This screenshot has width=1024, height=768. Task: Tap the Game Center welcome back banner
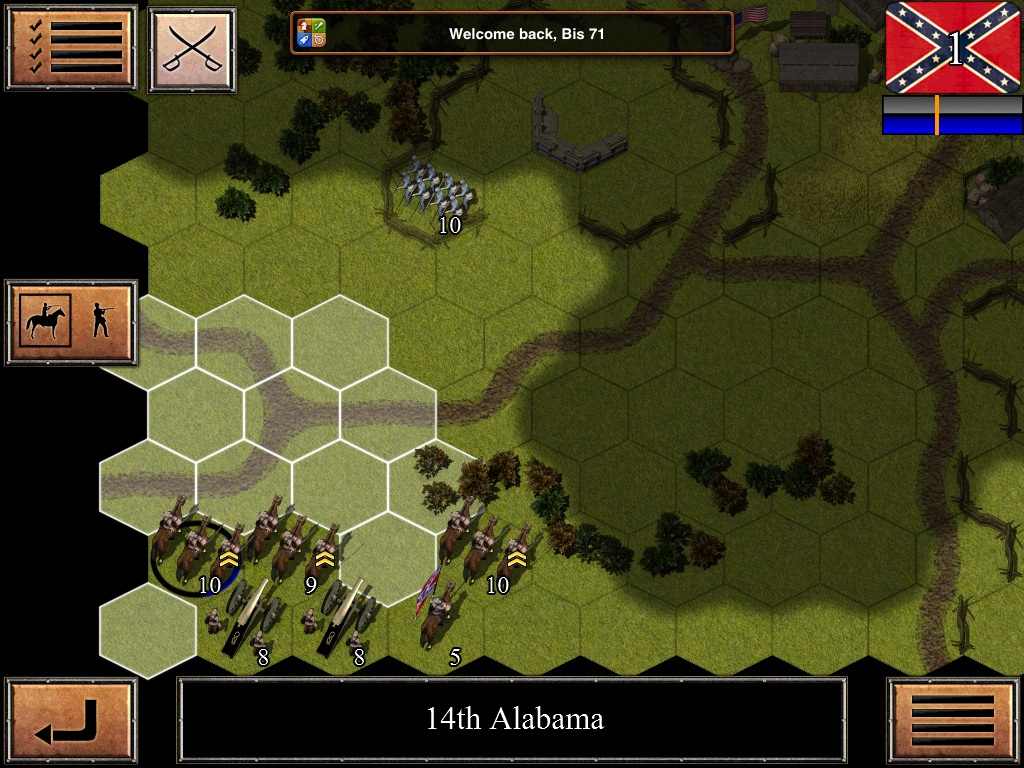pyautogui.click(x=512, y=33)
